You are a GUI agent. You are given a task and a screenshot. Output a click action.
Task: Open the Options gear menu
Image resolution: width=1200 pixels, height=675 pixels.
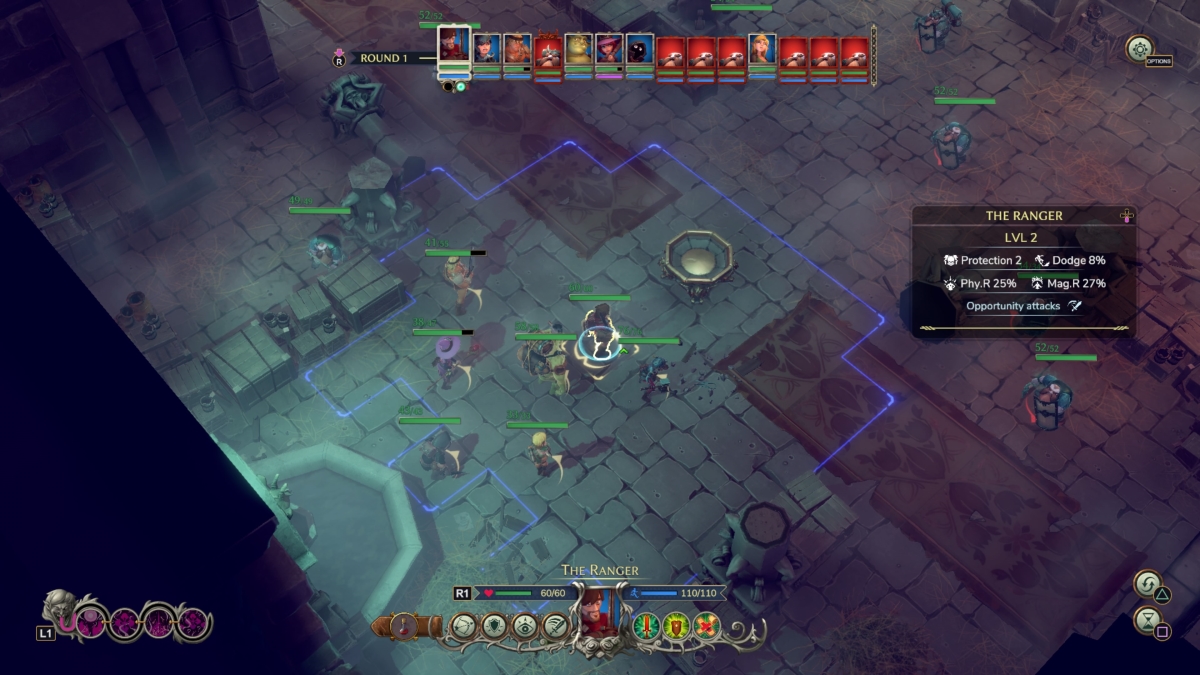click(x=1138, y=48)
